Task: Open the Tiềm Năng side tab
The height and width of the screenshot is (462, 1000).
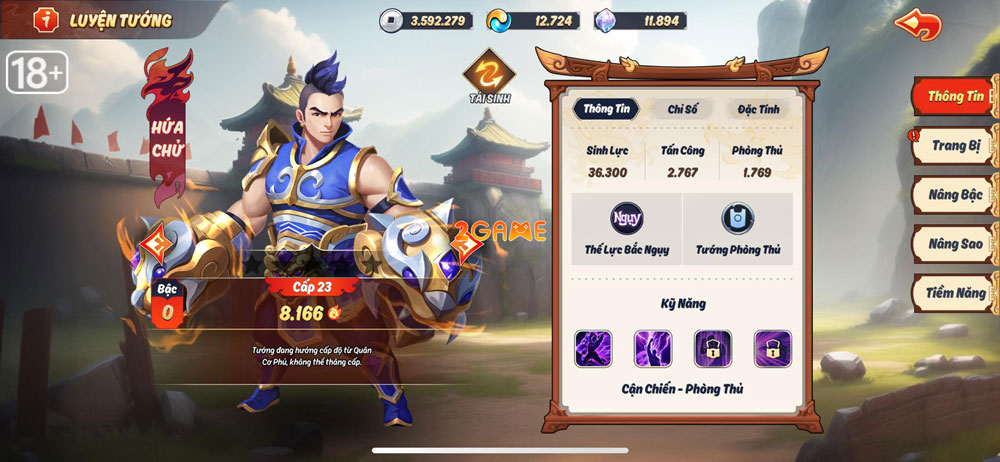Action: 955,292
